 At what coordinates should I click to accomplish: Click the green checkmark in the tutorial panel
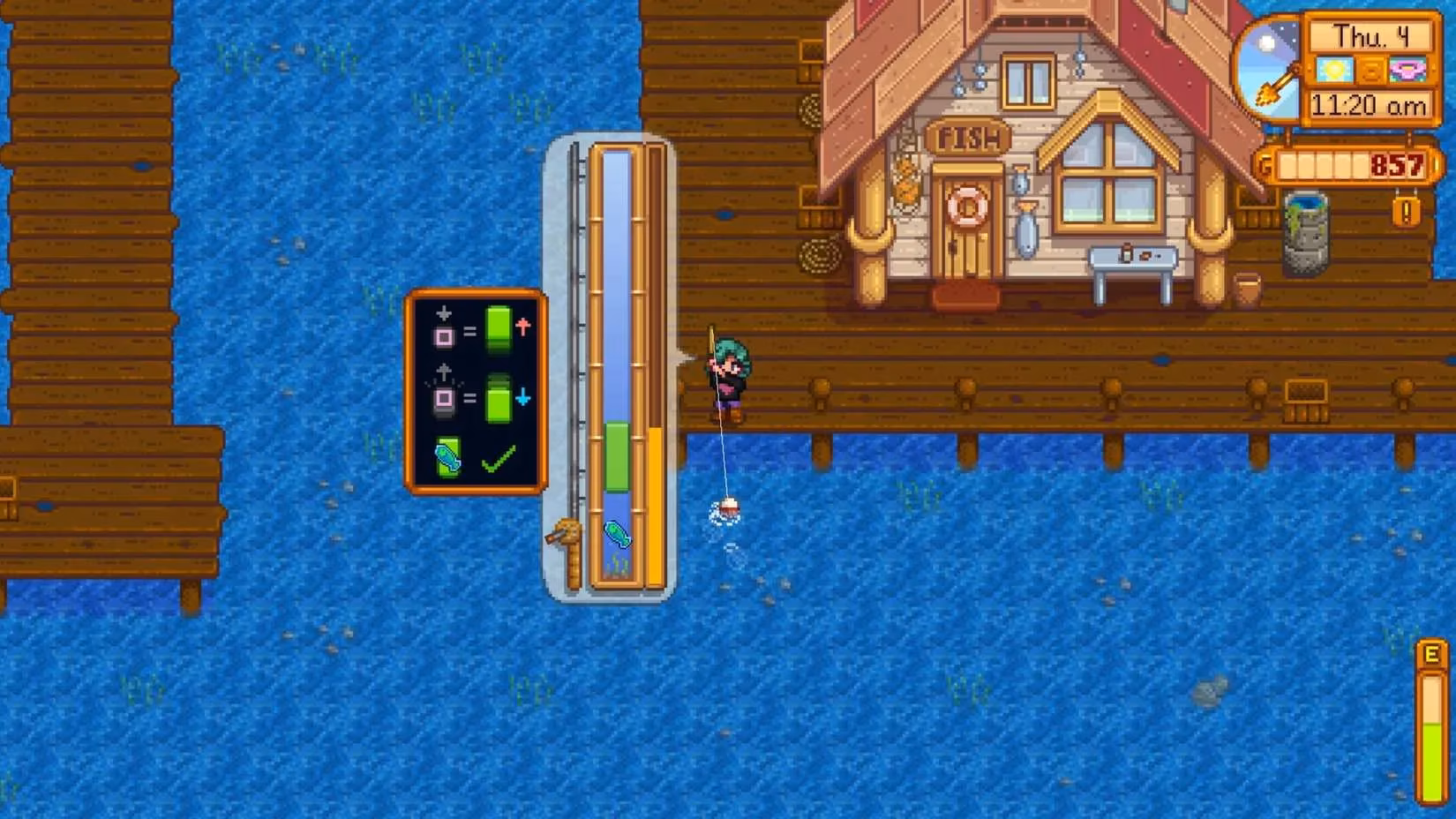[x=498, y=459]
